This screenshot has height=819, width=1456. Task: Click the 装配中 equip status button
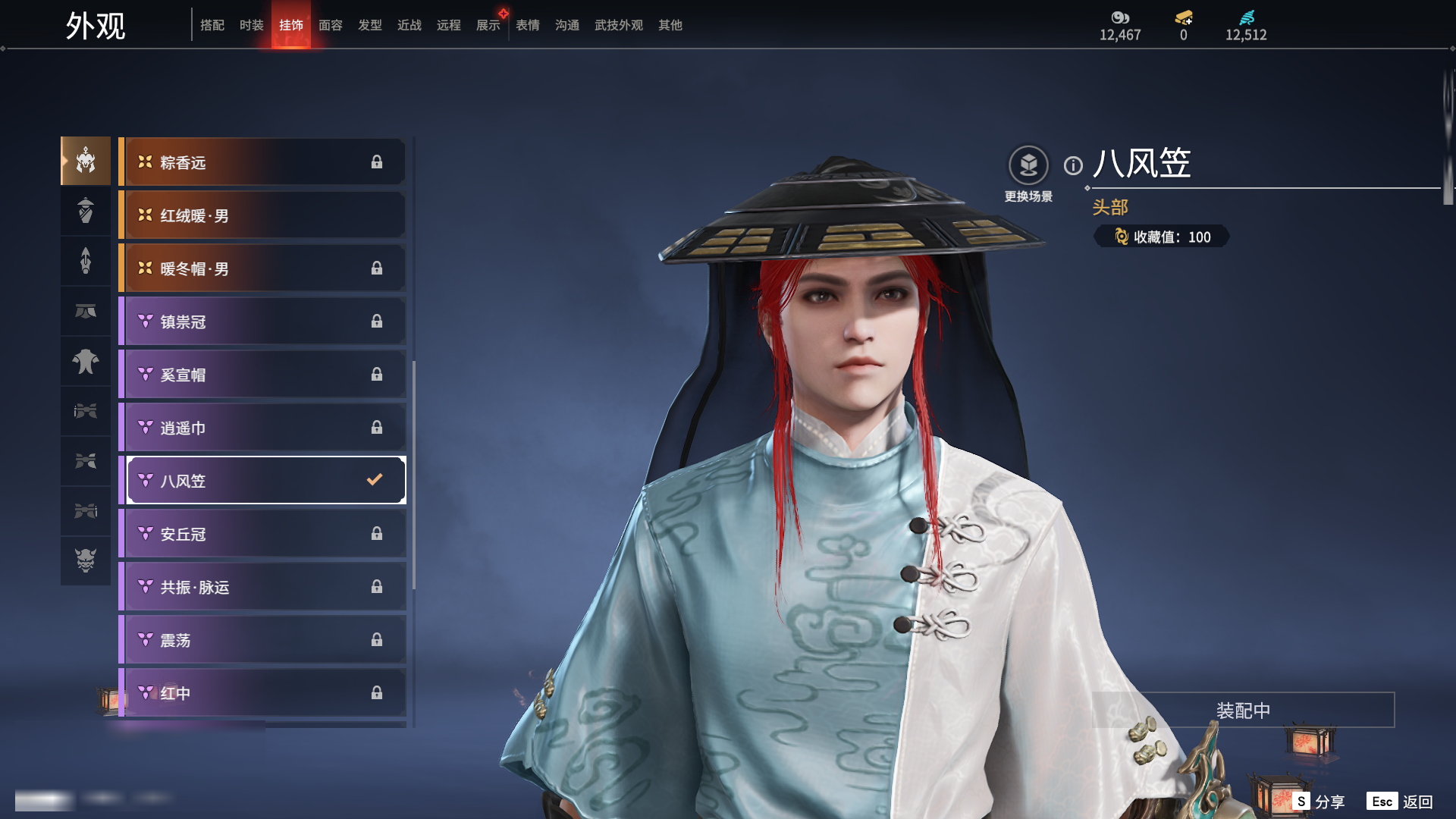click(x=1243, y=711)
